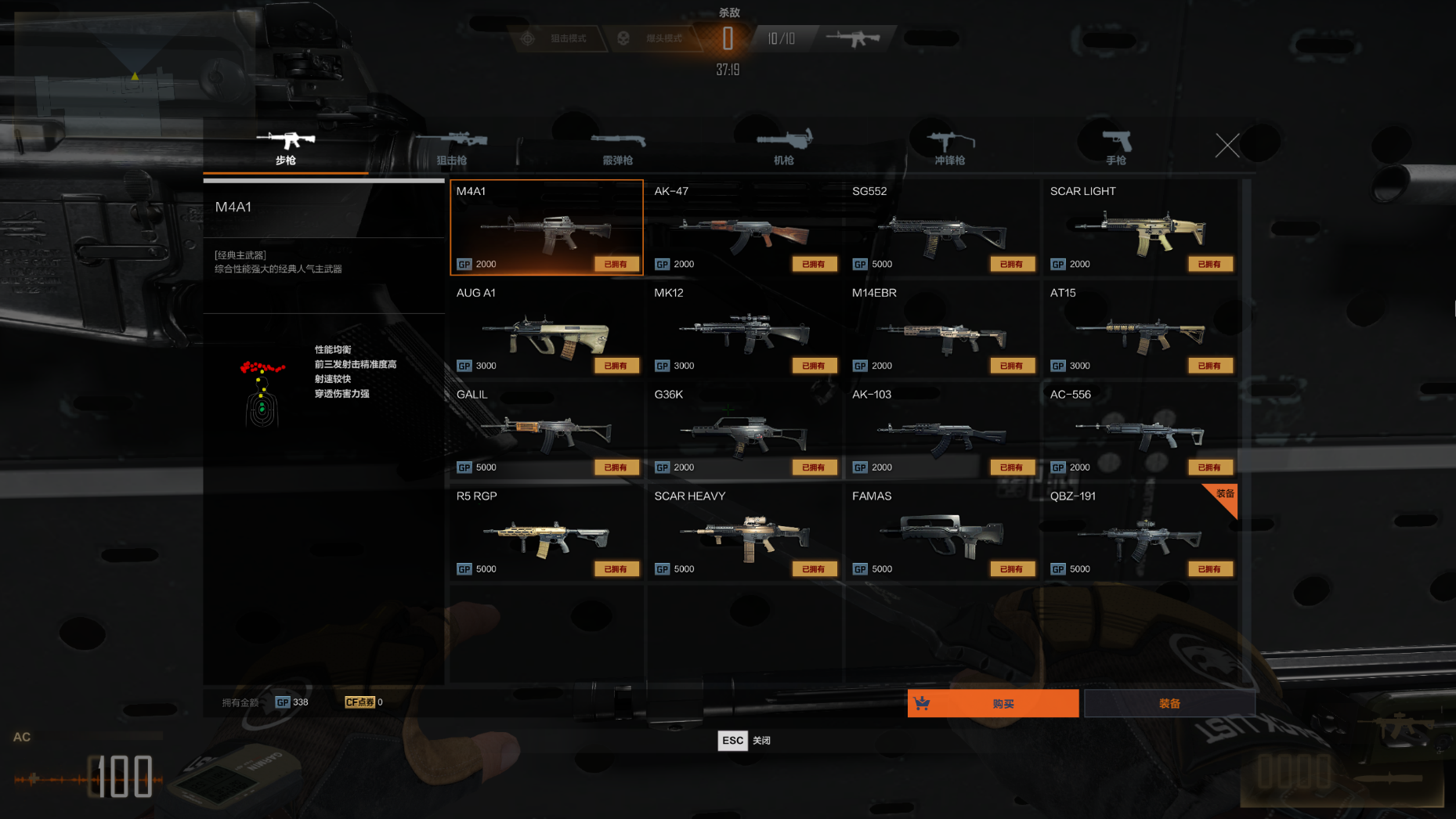Show the 冲锋枪 submachine gun tab
Image resolution: width=1456 pixels, height=819 pixels.
(x=950, y=147)
